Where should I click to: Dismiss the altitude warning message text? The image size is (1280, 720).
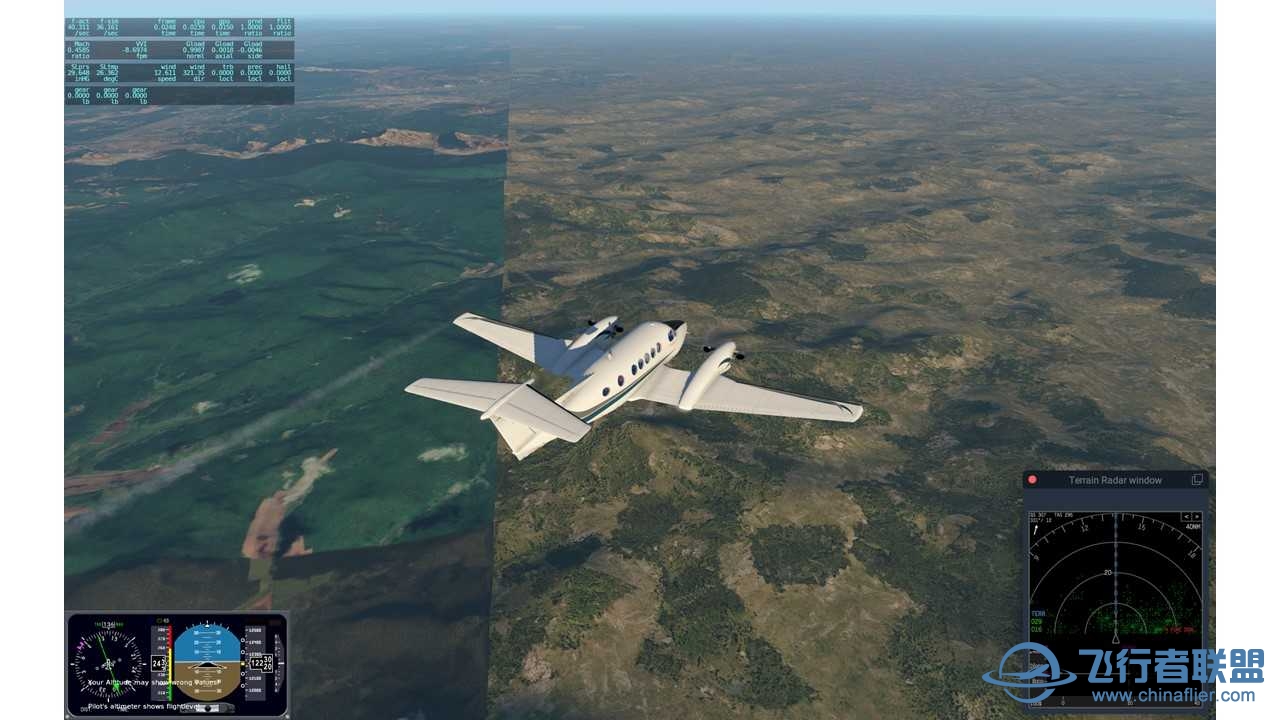pos(154,682)
